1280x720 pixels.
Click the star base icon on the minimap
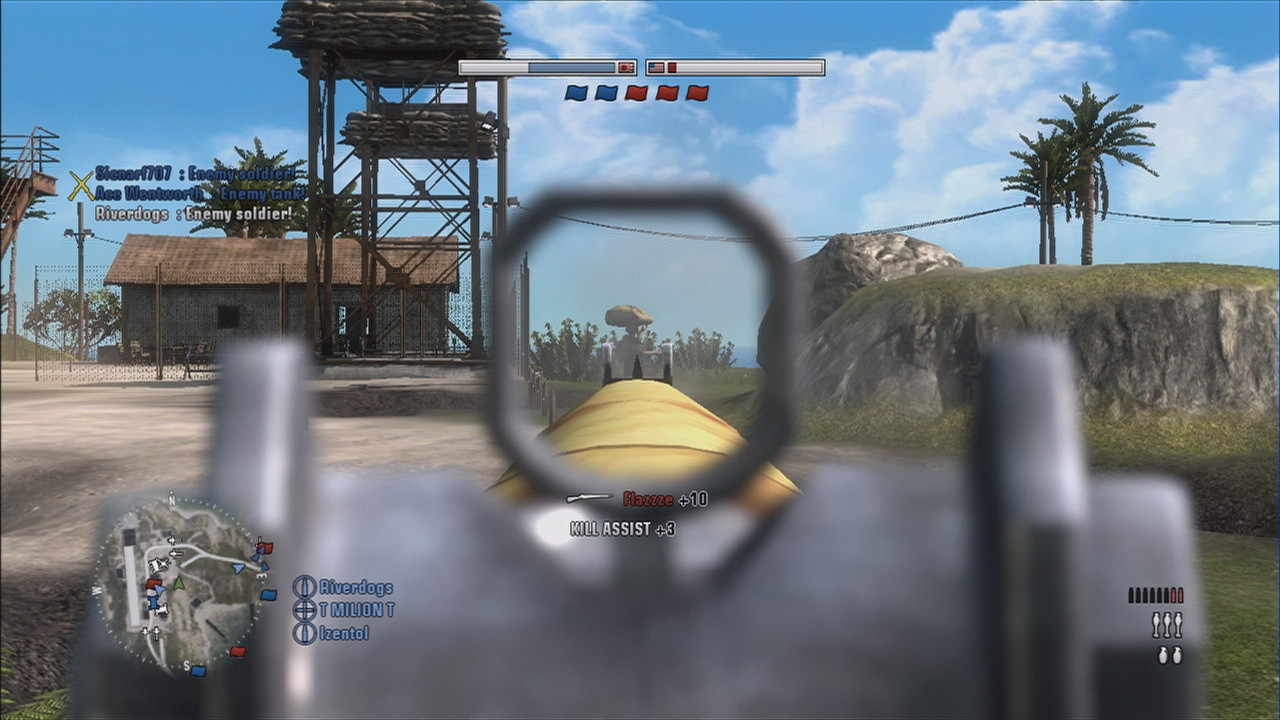click(159, 563)
